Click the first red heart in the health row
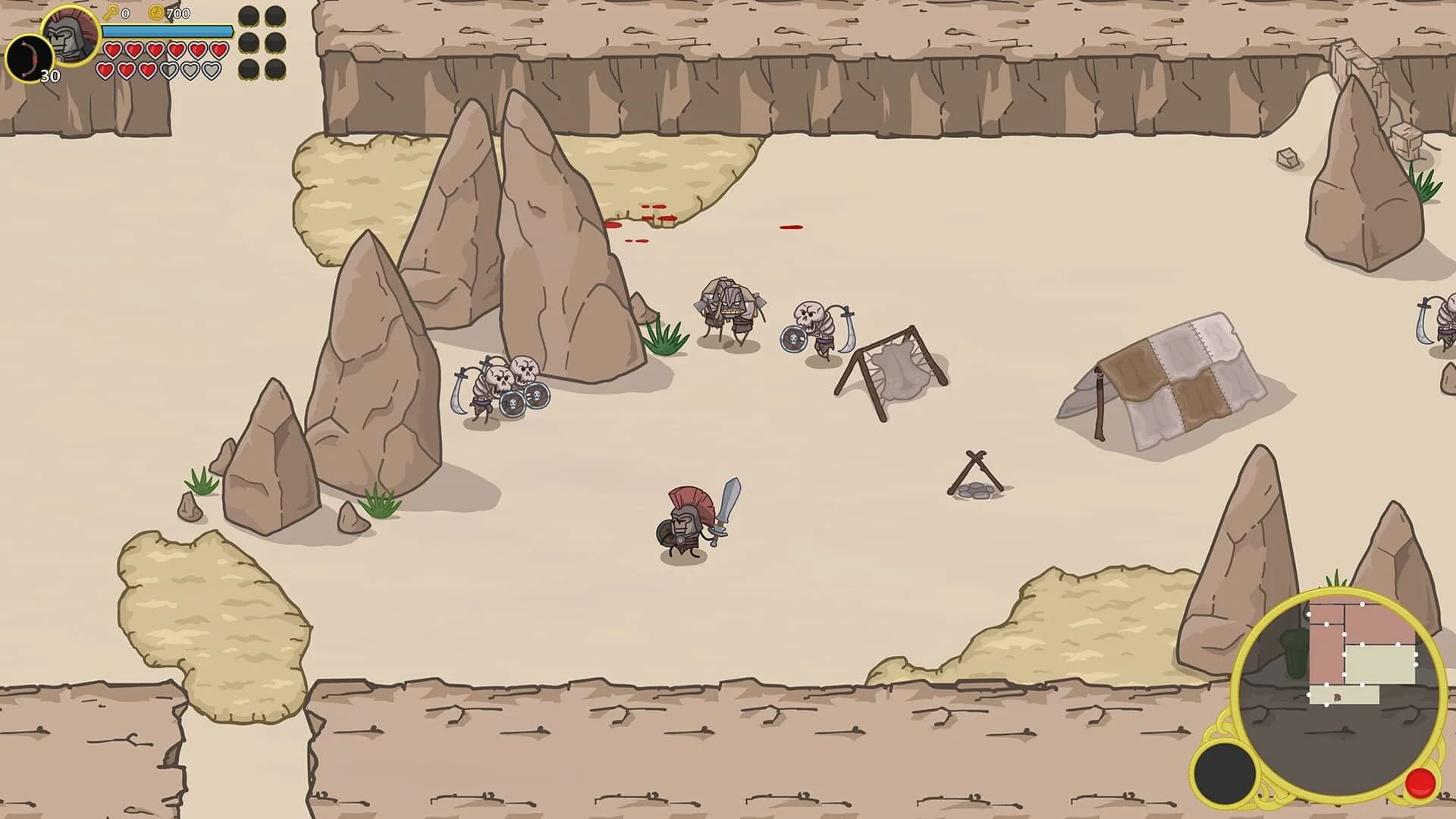The width and height of the screenshot is (1456, 819). pos(112,49)
